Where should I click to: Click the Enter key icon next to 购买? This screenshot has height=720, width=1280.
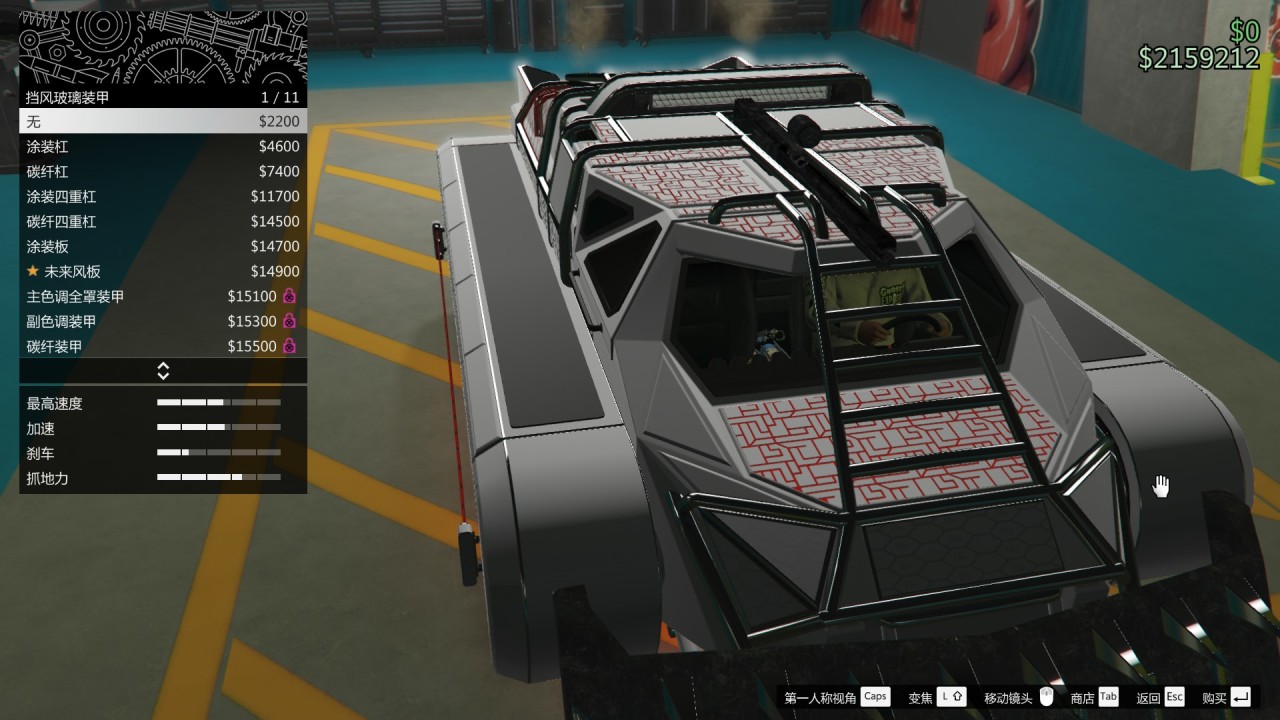coord(1242,696)
